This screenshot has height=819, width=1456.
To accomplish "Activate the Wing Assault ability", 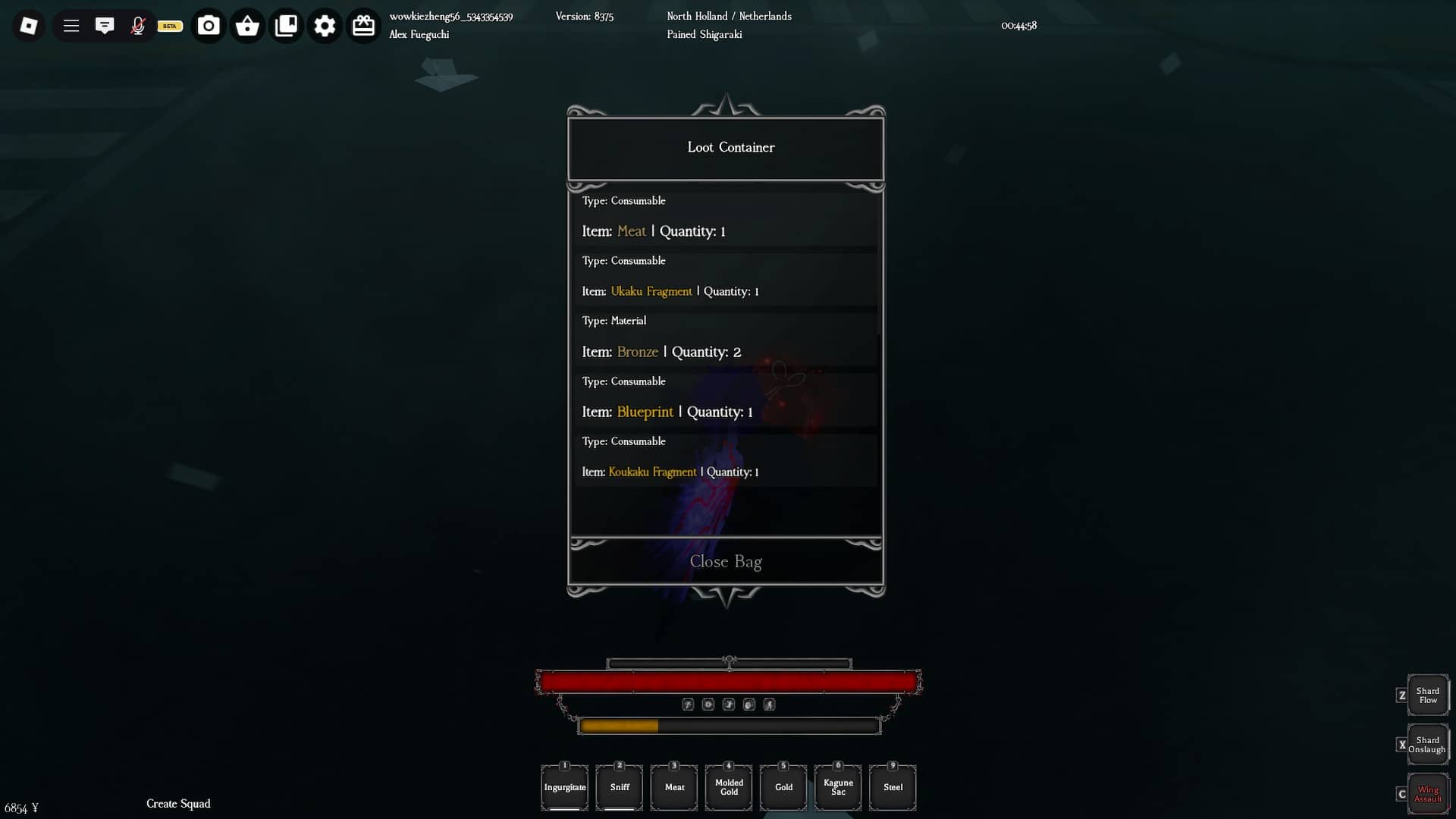I will pos(1427,795).
